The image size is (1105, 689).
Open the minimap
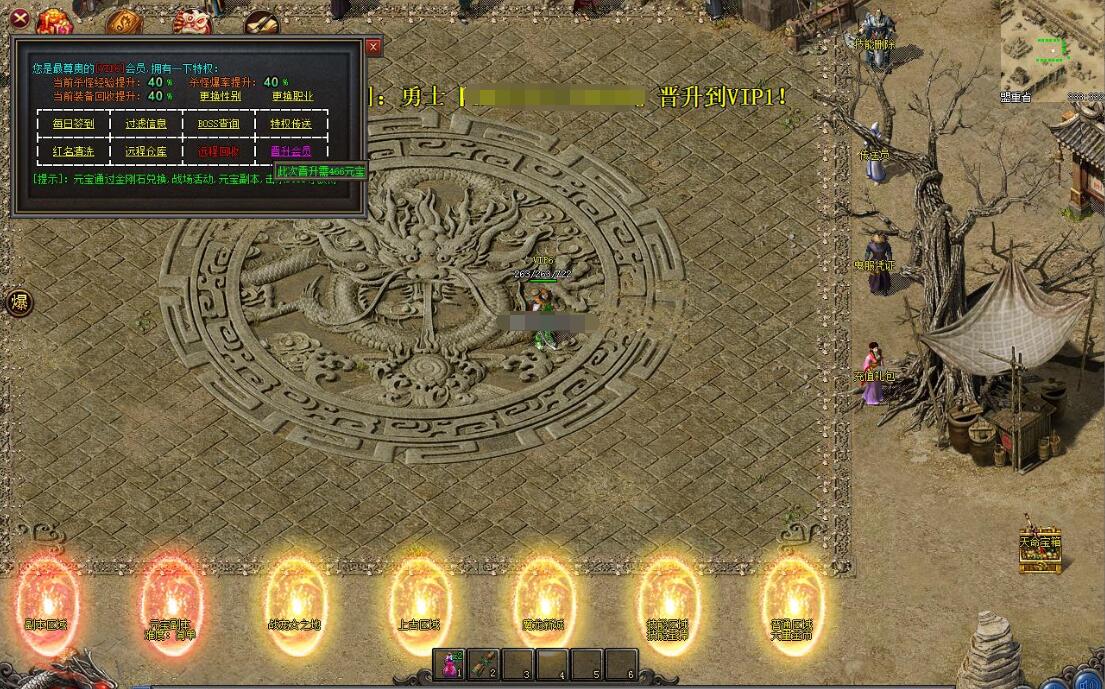click(x=1051, y=46)
